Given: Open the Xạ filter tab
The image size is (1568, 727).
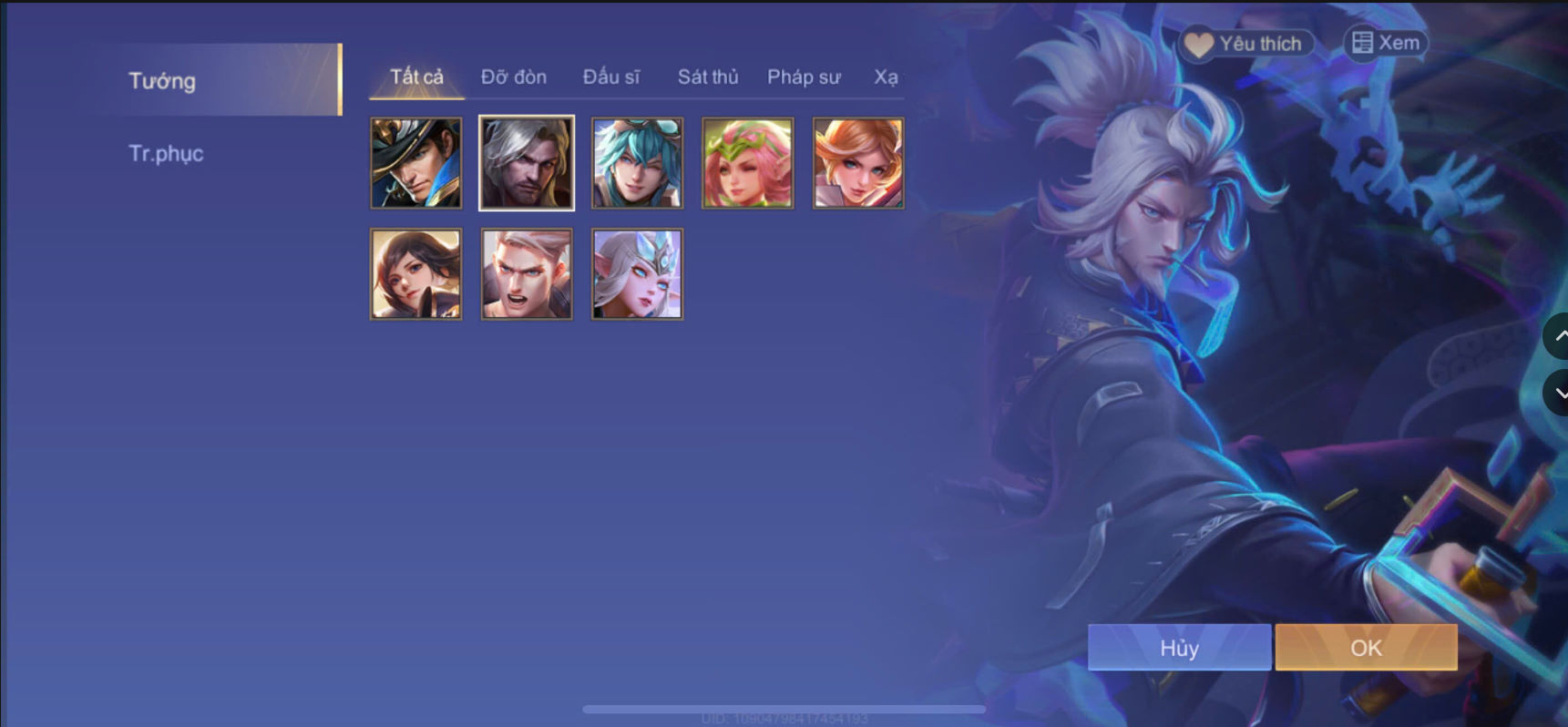Looking at the screenshot, I should pos(888,77).
